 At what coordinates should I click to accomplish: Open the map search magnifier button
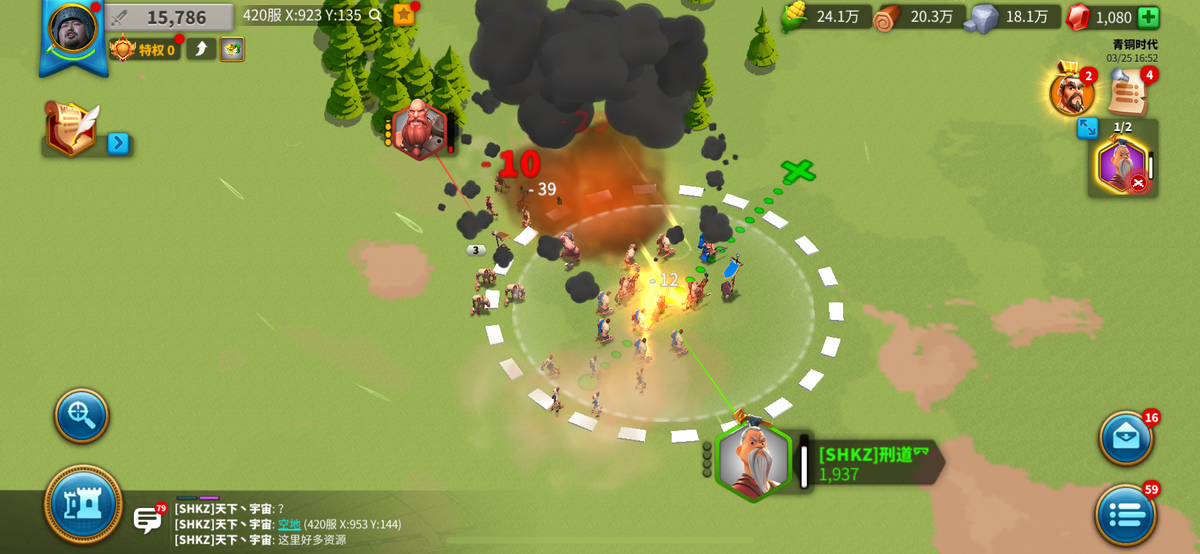point(81,415)
